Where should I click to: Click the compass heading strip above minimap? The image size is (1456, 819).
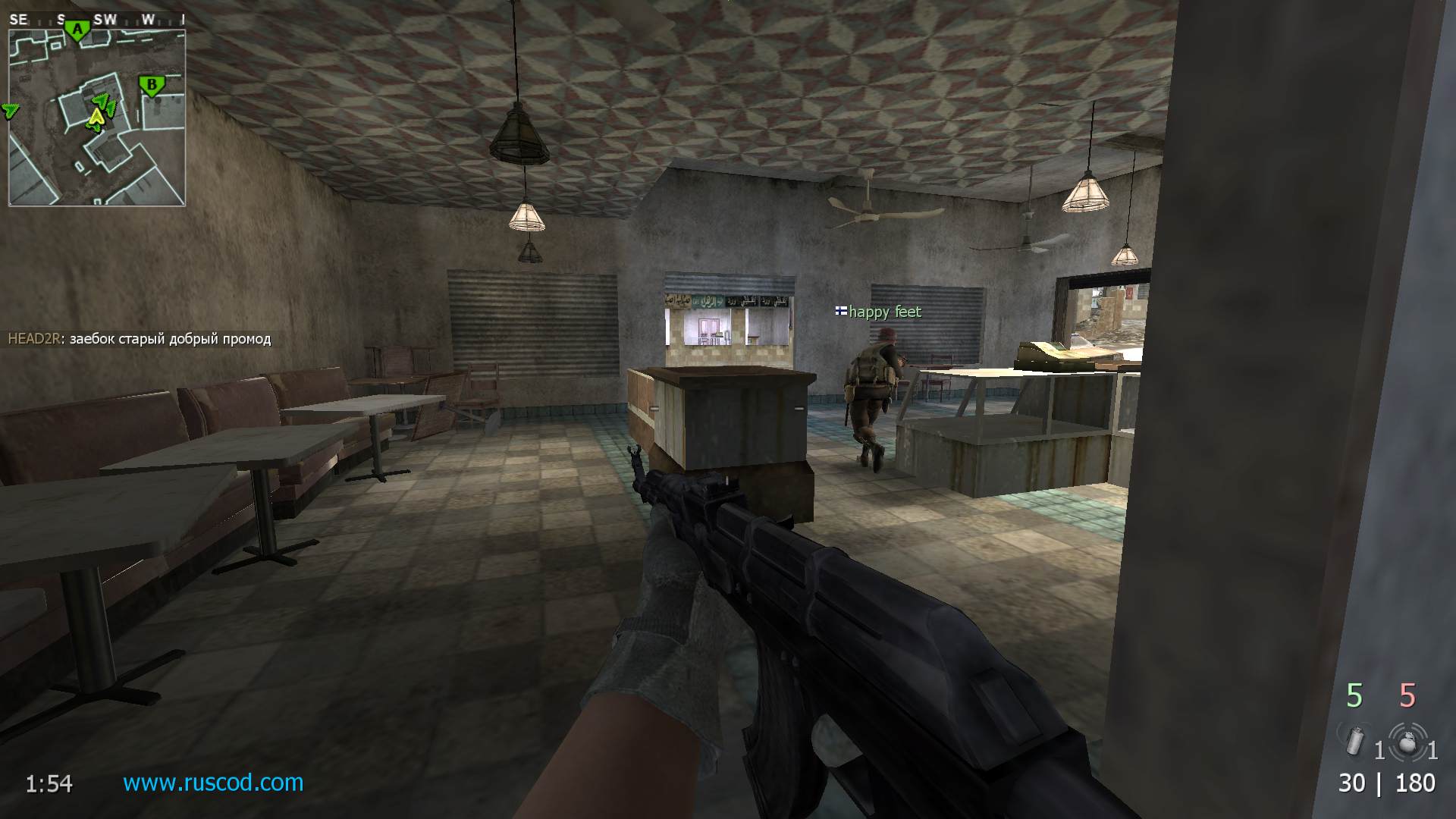pos(96,20)
